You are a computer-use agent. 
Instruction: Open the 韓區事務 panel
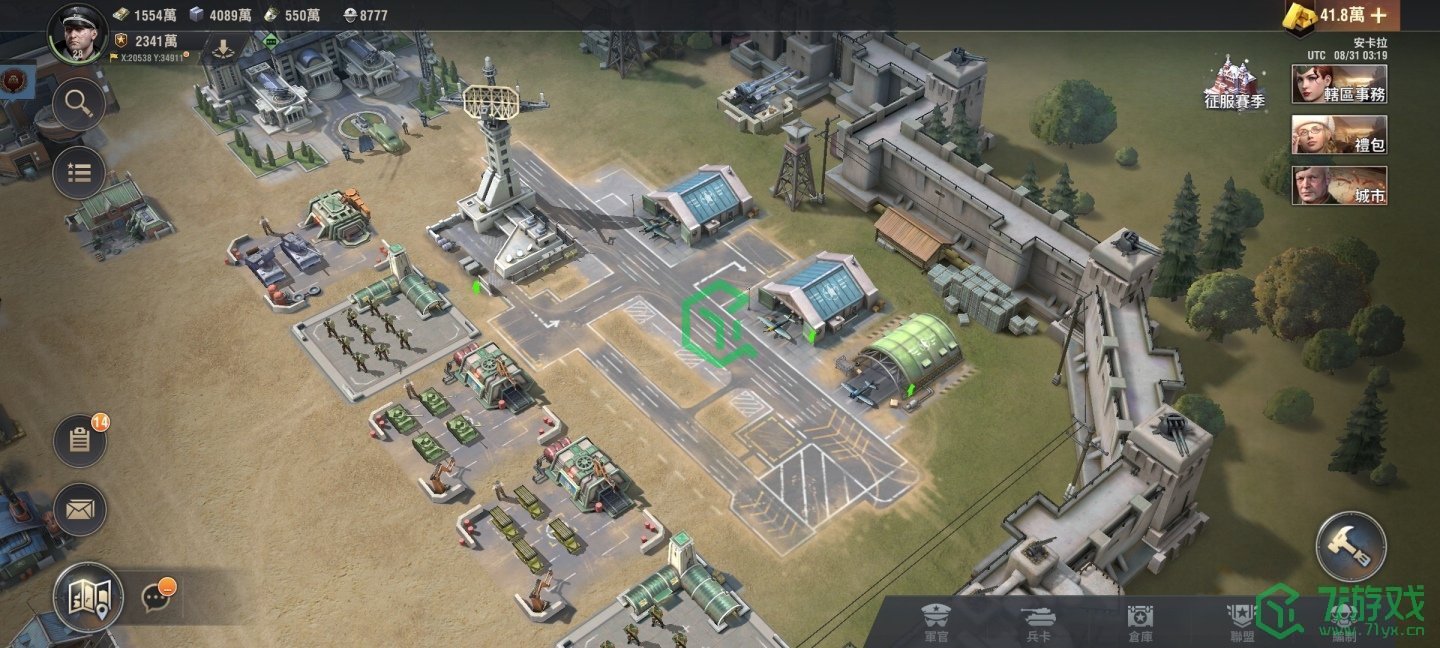pos(1339,84)
